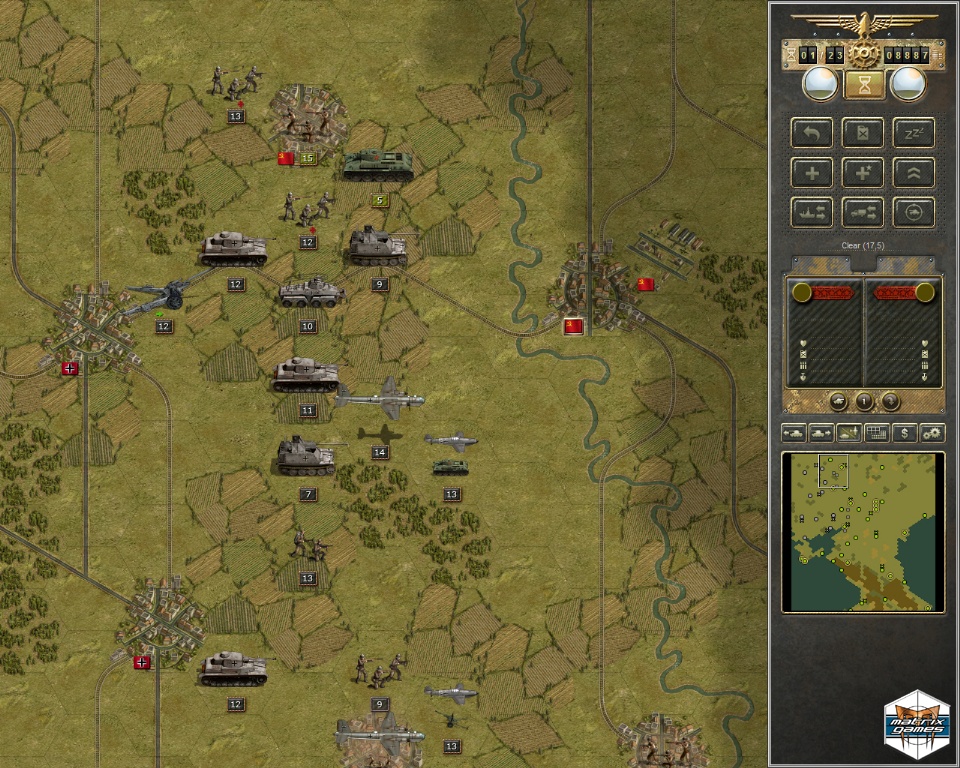Select the German tank unit with strength 7
Image resolution: width=960 pixels, height=768 pixels.
(x=306, y=457)
